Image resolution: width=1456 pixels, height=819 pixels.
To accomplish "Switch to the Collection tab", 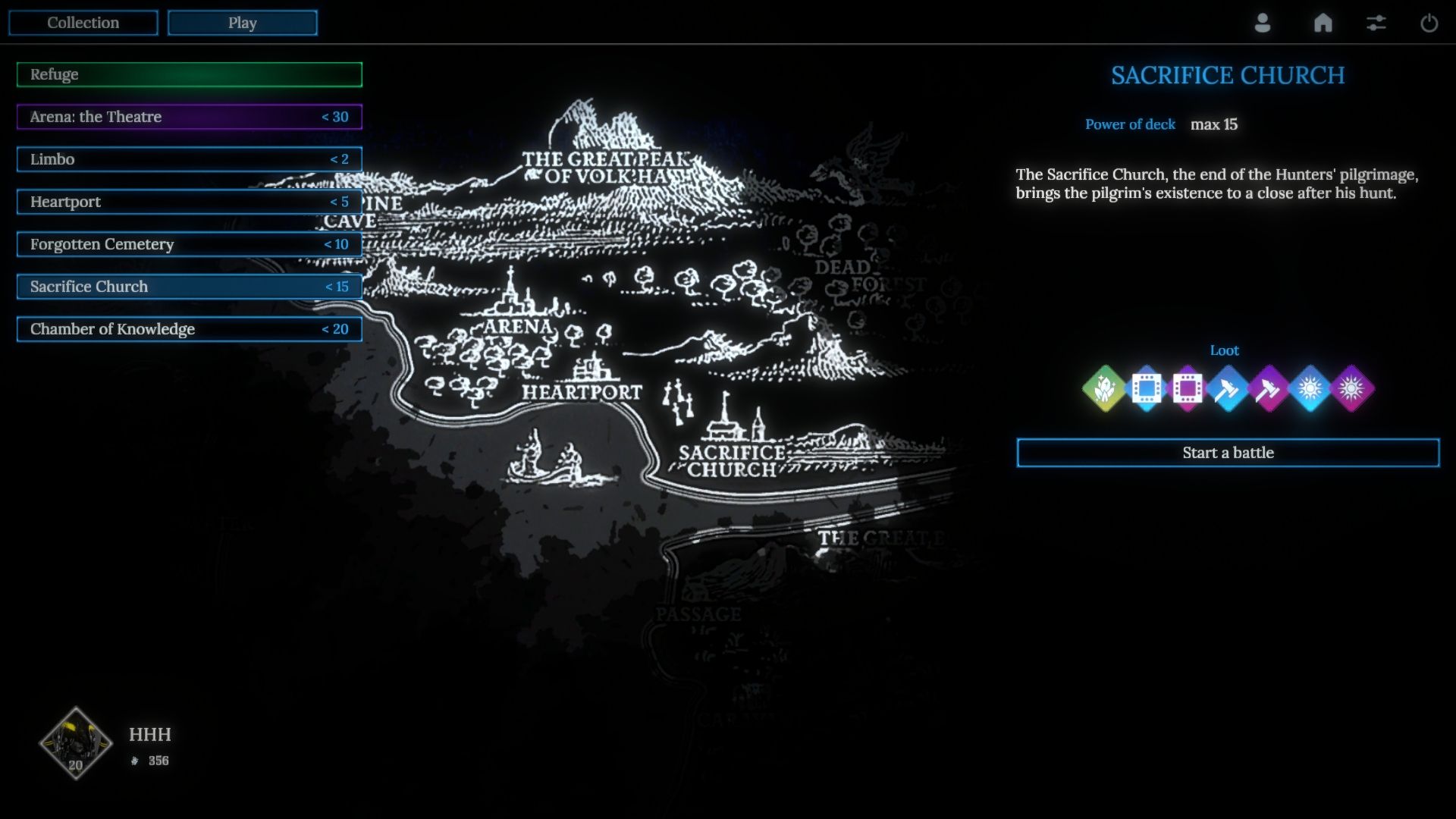I will pyautogui.click(x=83, y=23).
